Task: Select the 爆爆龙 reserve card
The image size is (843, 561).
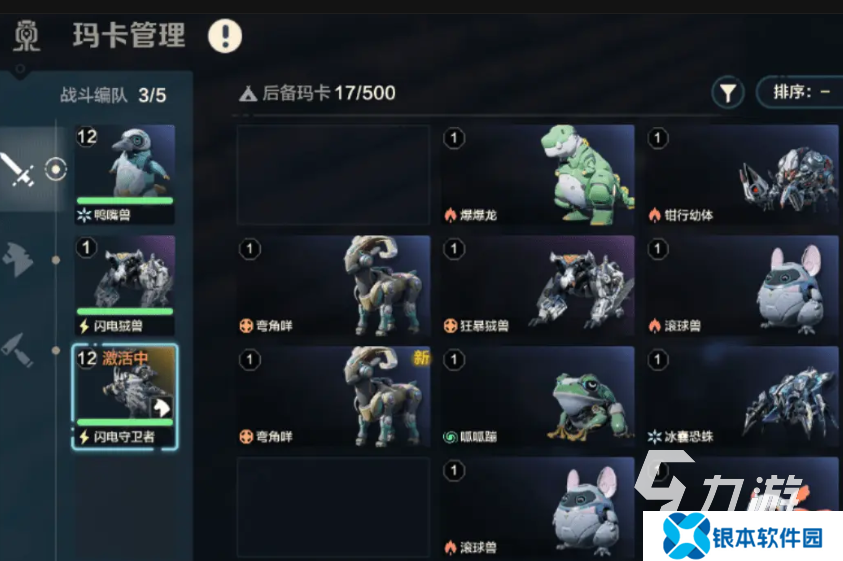Action: [538, 175]
